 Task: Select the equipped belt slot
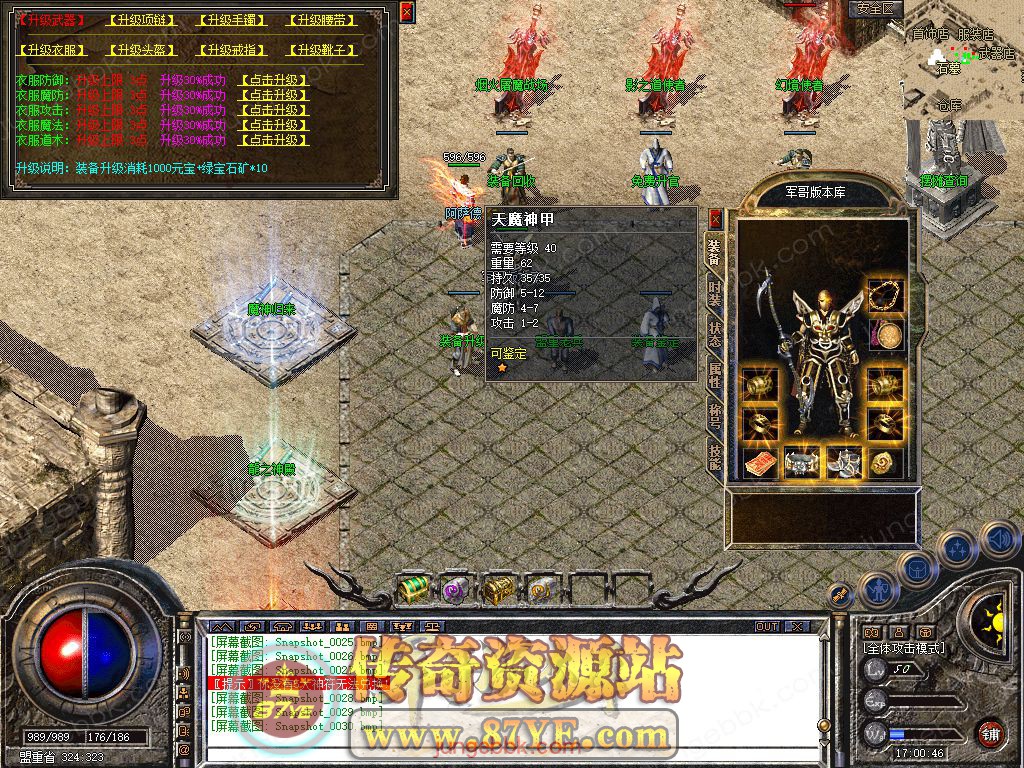coord(800,462)
